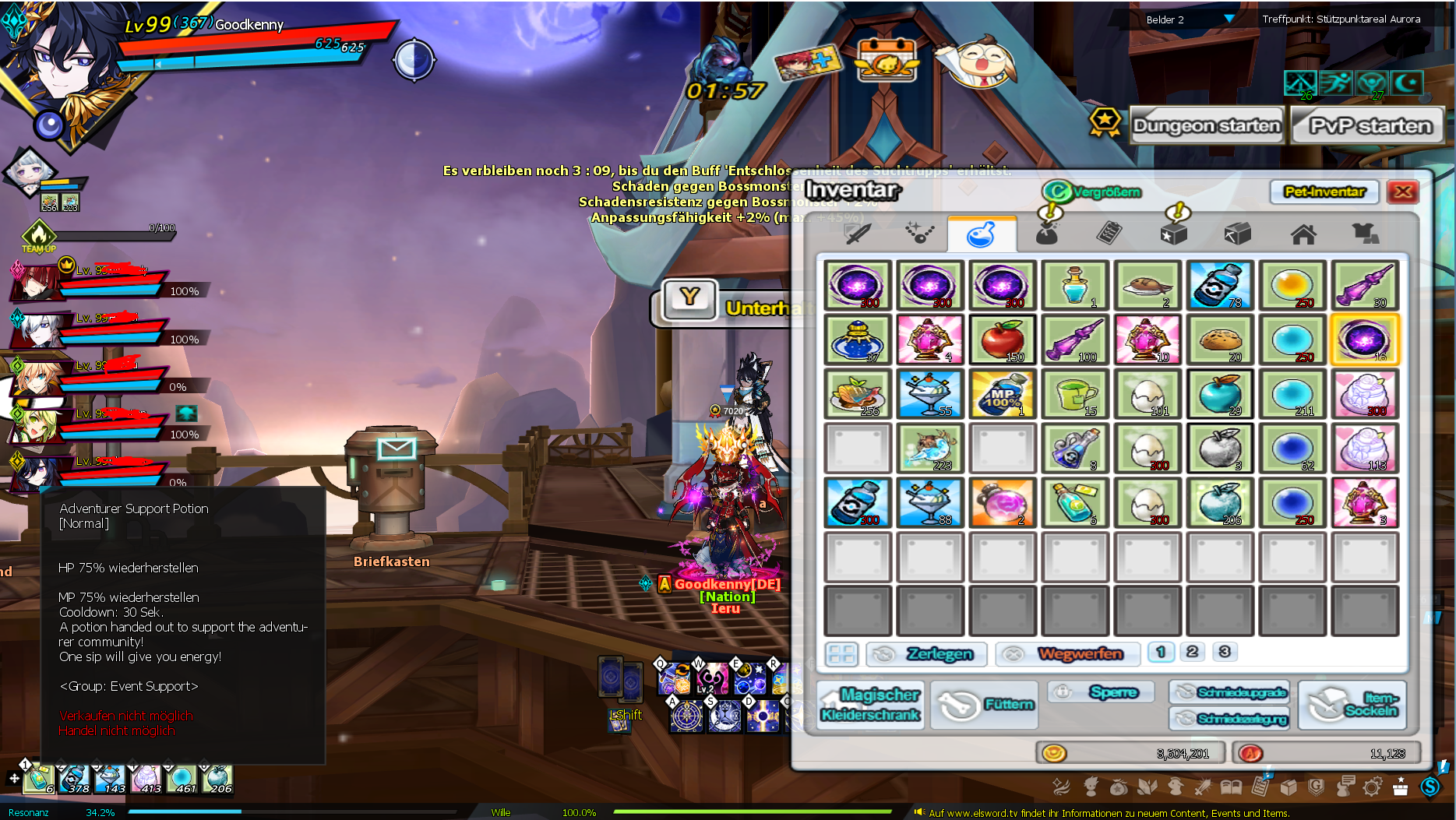Screen dimensions: 1456x820
Task: Switch to the sword equipment tab
Action: 858,234
